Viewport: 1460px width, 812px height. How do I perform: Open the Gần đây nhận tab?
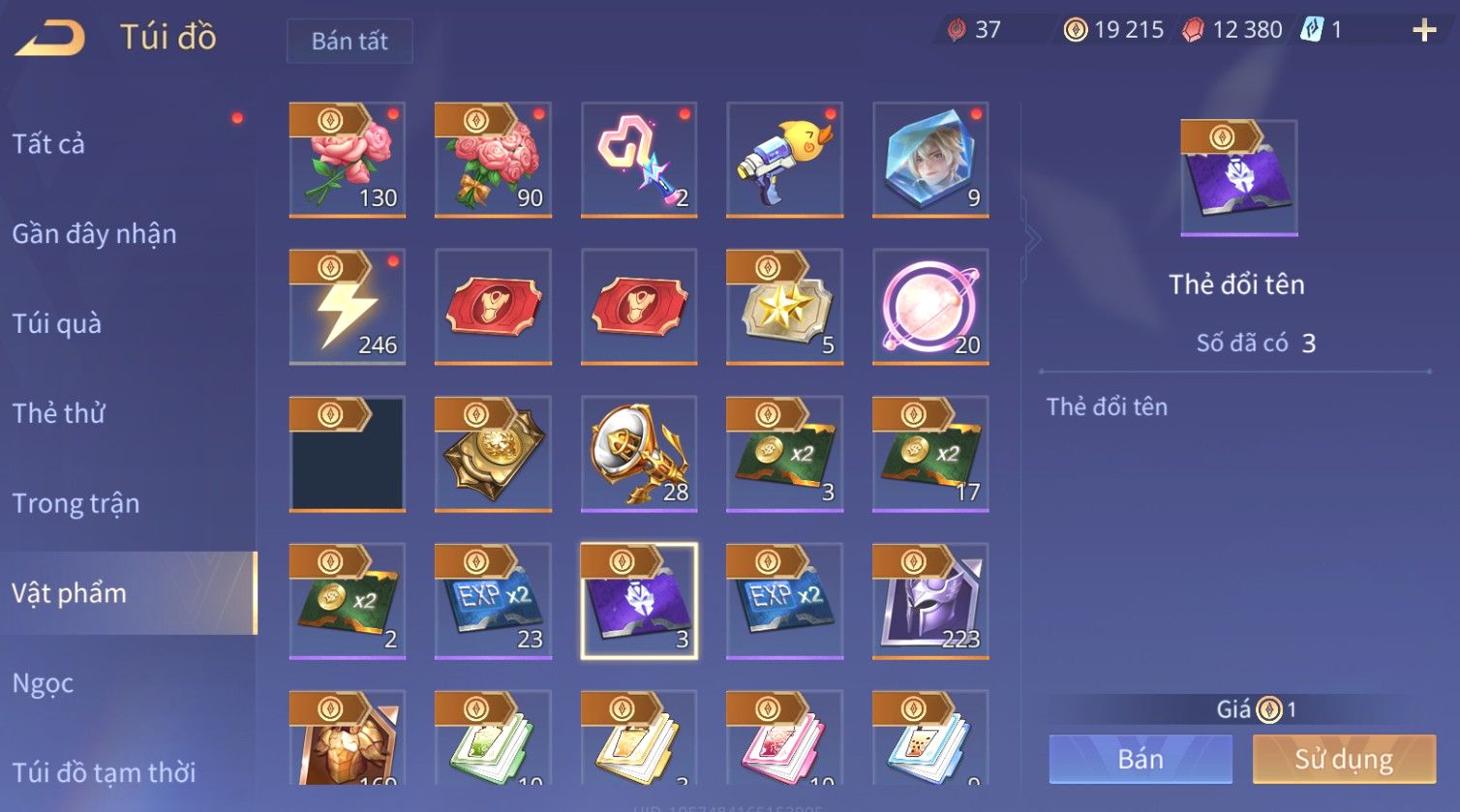click(x=94, y=234)
